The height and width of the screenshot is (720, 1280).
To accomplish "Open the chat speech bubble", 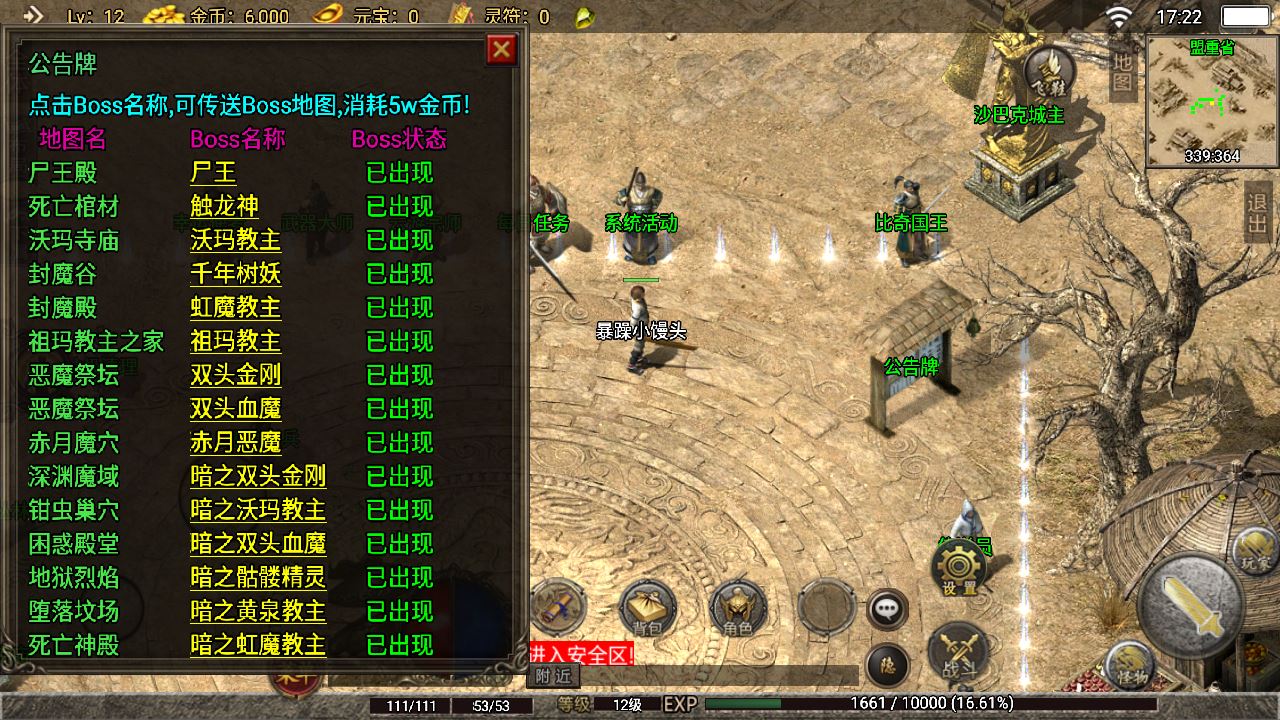I will (x=886, y=609).
